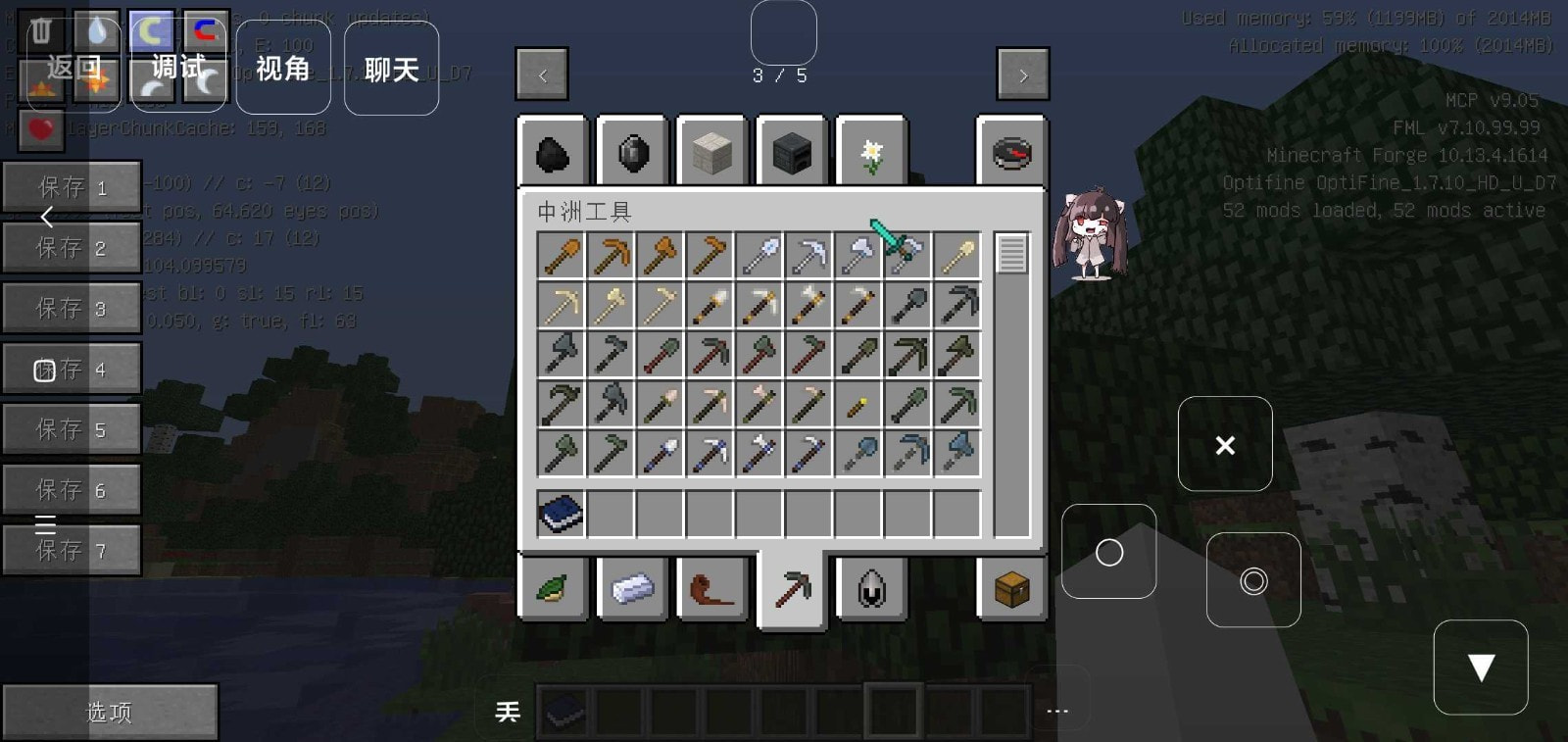
Task: Open the 调试 debug button
Action: point(178,68)
